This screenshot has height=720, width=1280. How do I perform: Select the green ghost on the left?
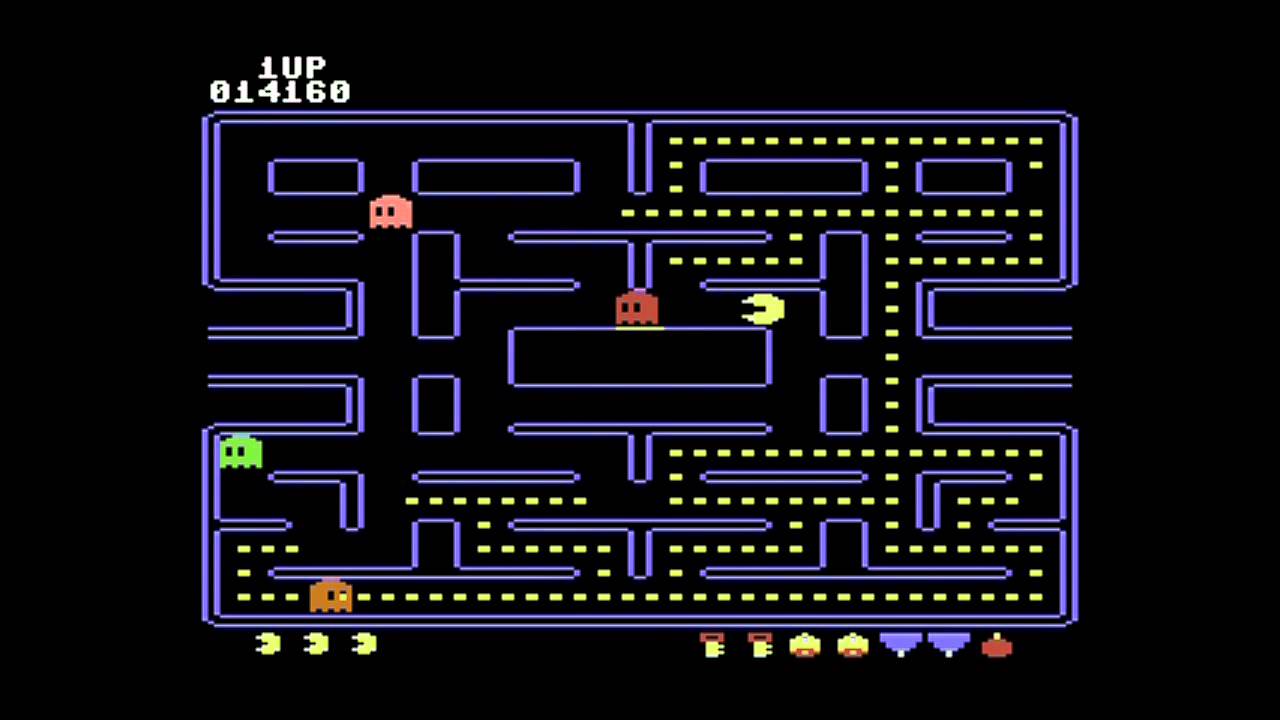pyautogui.click(x=239, y=453)
